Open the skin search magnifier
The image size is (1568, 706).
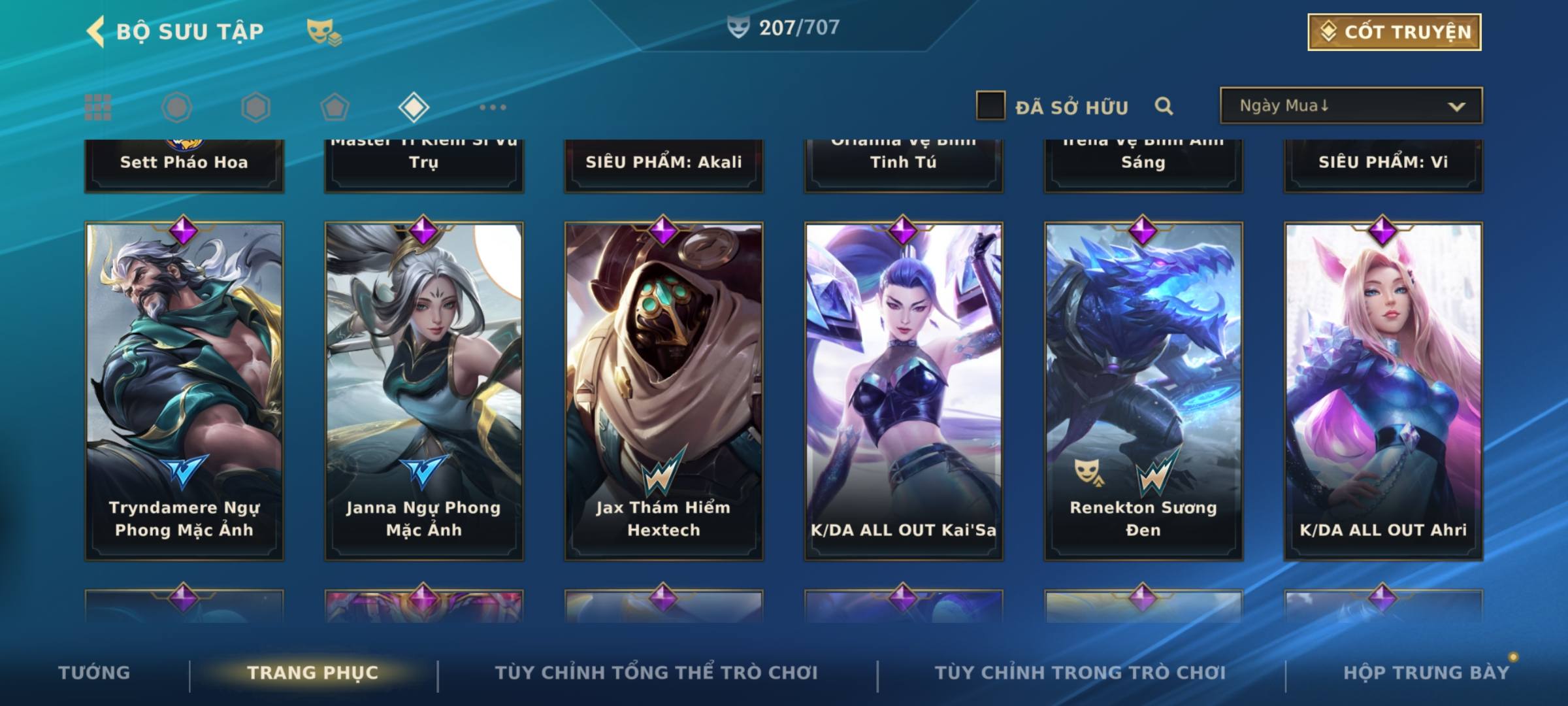1164,106
